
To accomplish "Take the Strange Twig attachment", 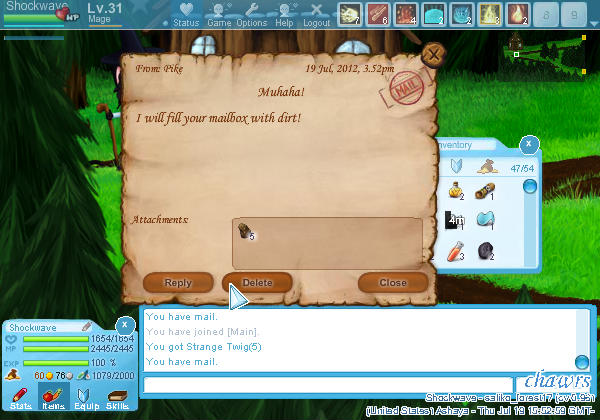I will point(245,231).
